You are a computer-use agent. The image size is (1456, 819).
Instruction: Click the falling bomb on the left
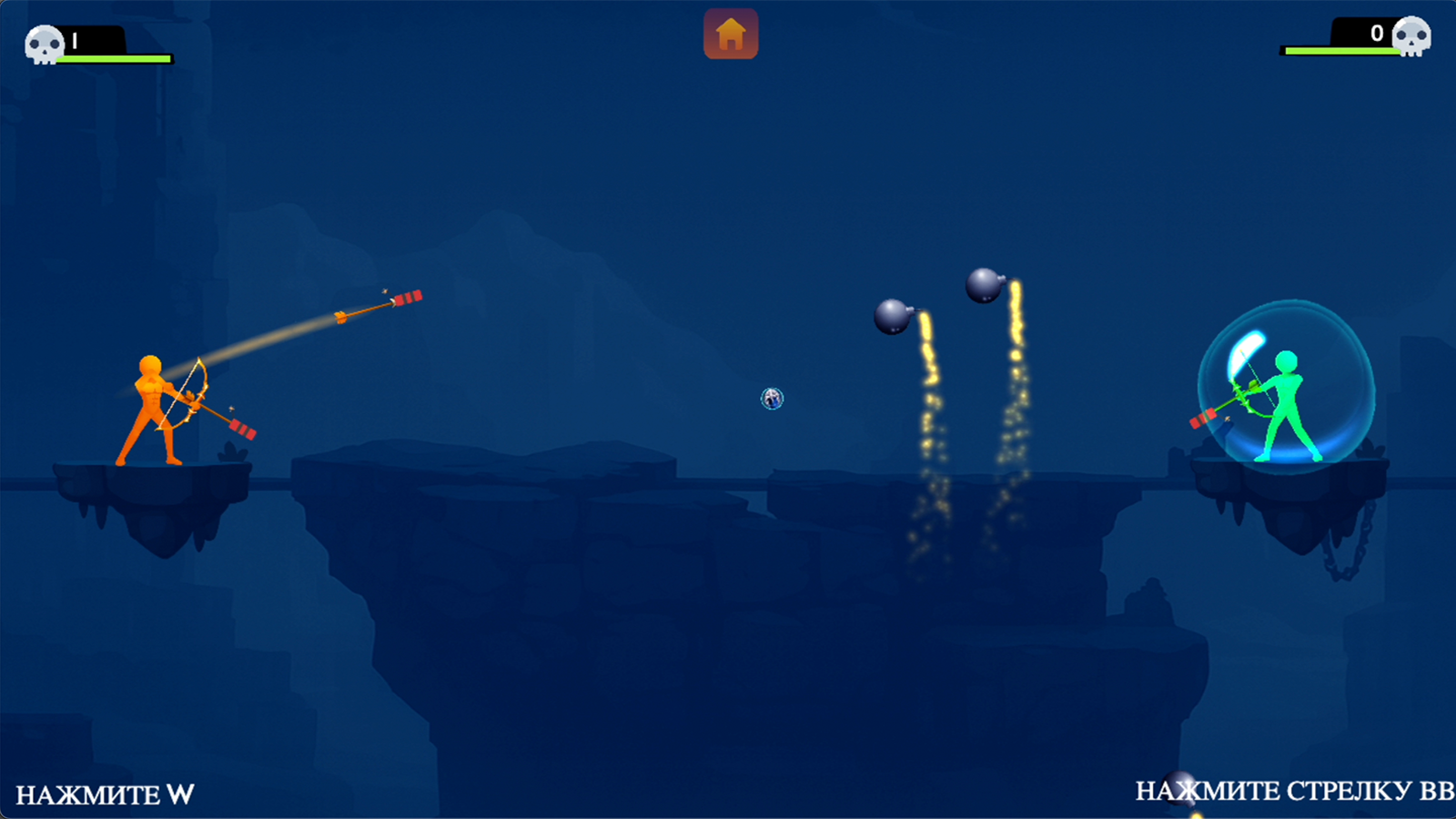(x=894, y=317)
